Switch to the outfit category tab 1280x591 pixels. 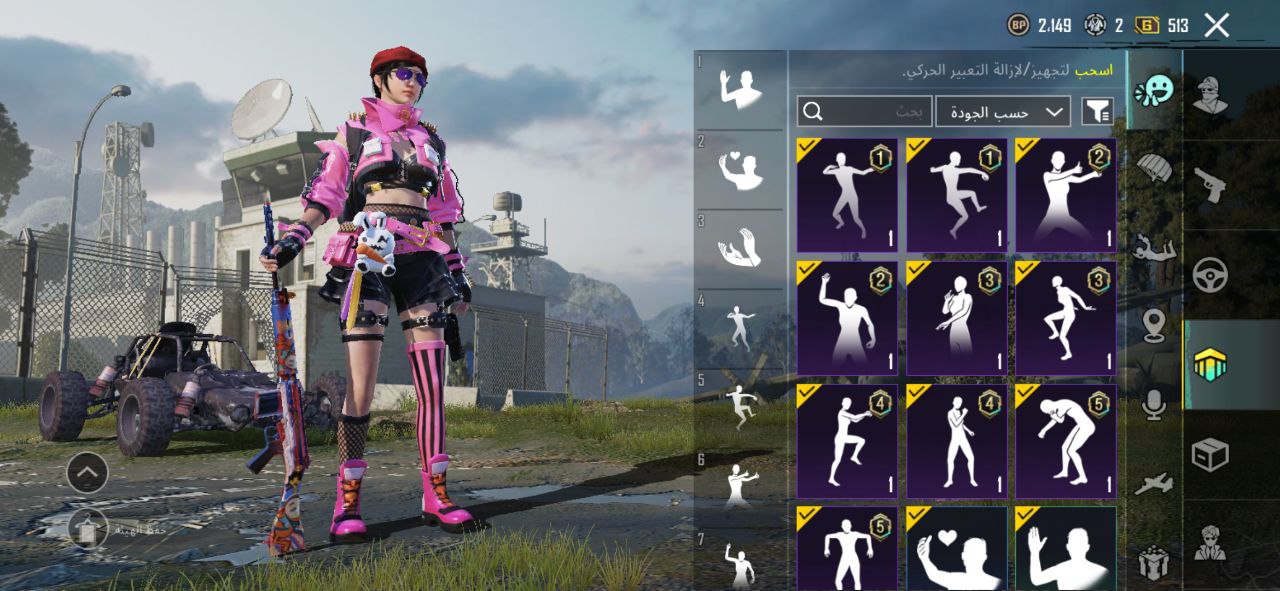[x=1210, y=95]
